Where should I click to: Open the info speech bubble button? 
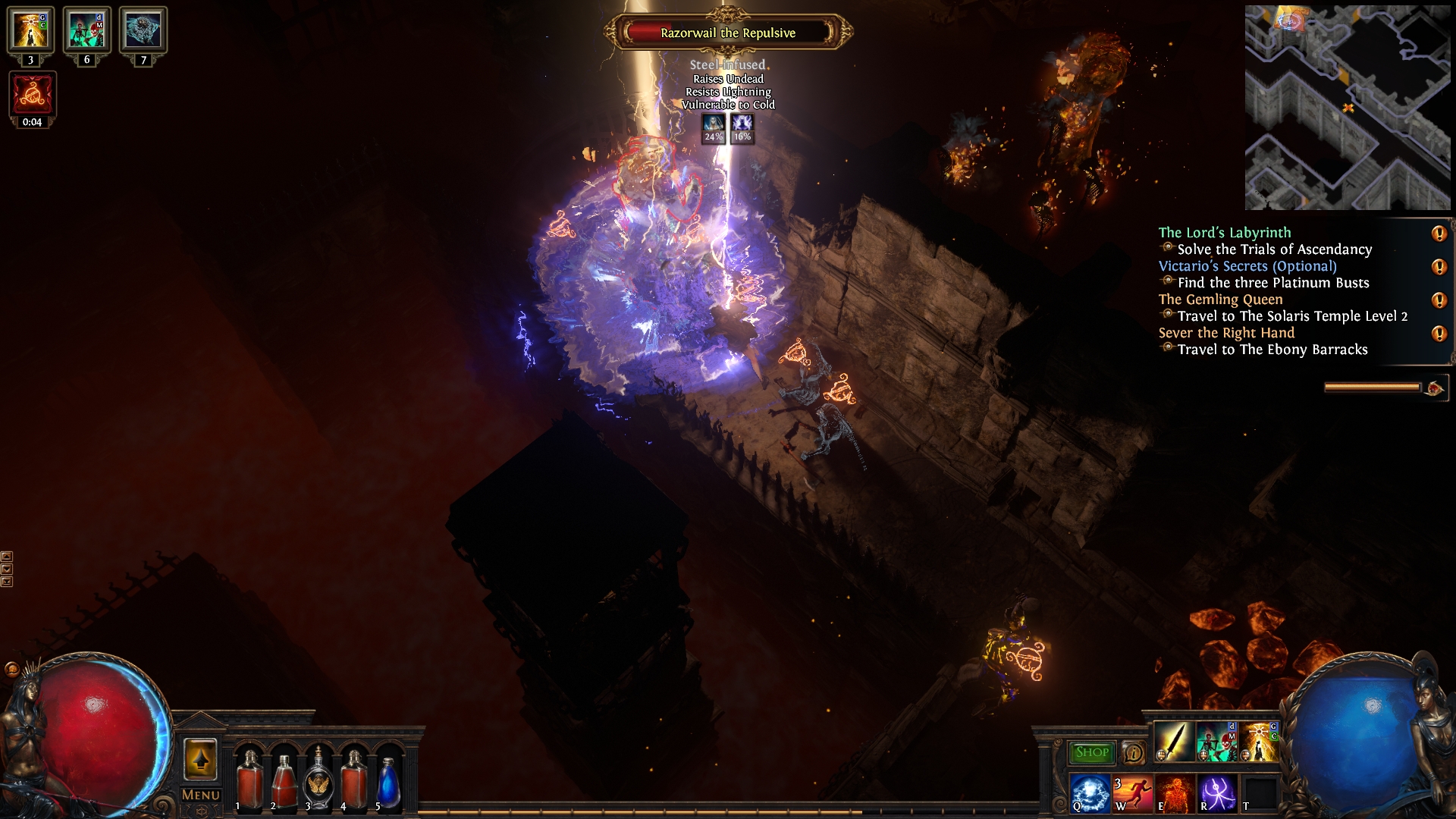[x=1134, y=753]
